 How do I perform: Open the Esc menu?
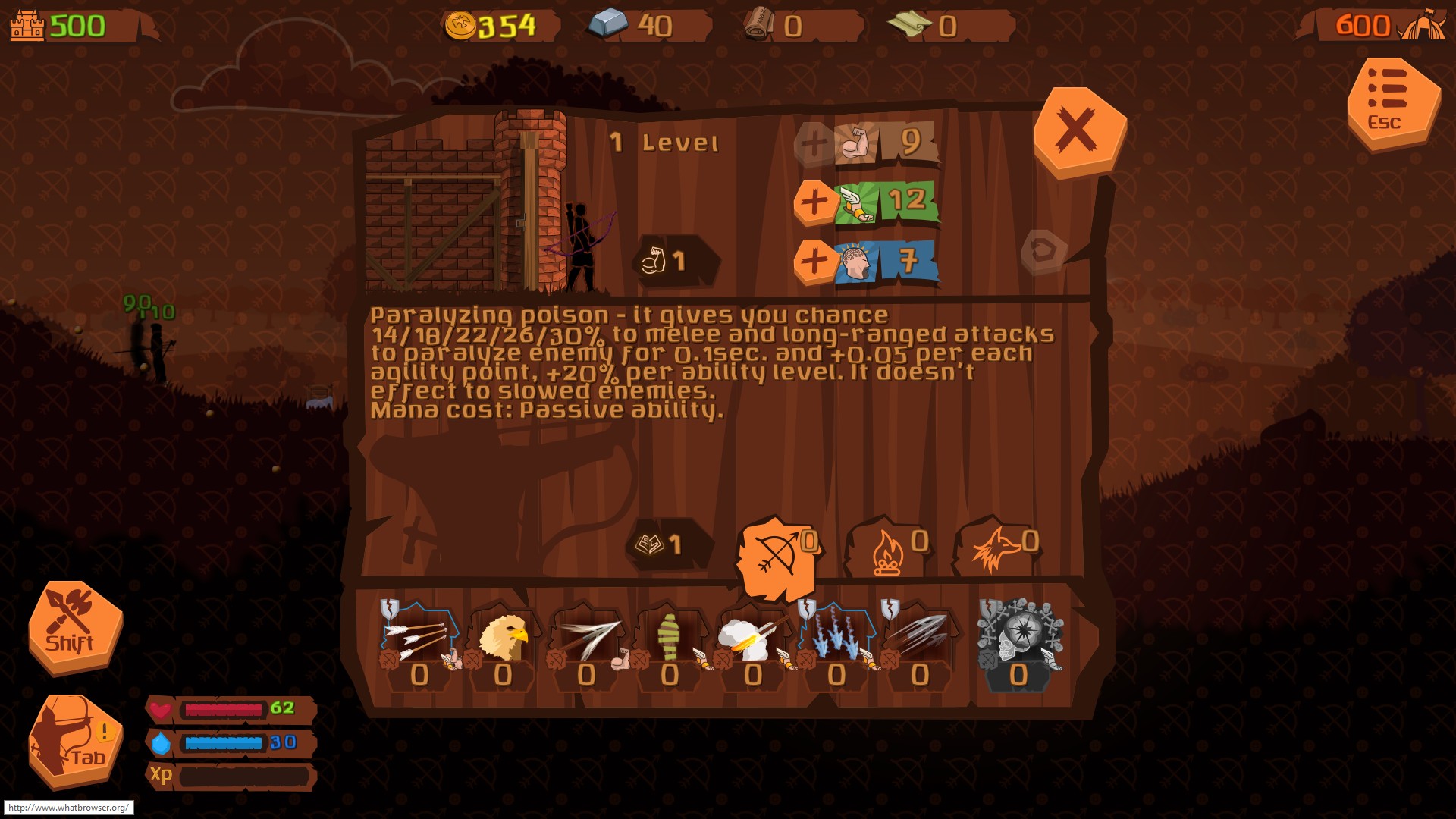pos(1393,102)
